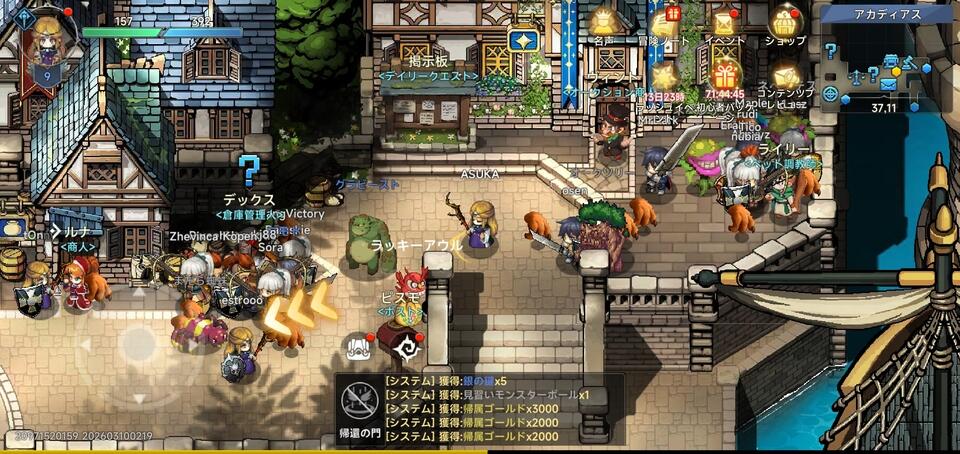This screenshot has height=454, width=960.
Task: Claim the gift box beginner pack
Action: (726, 75)
